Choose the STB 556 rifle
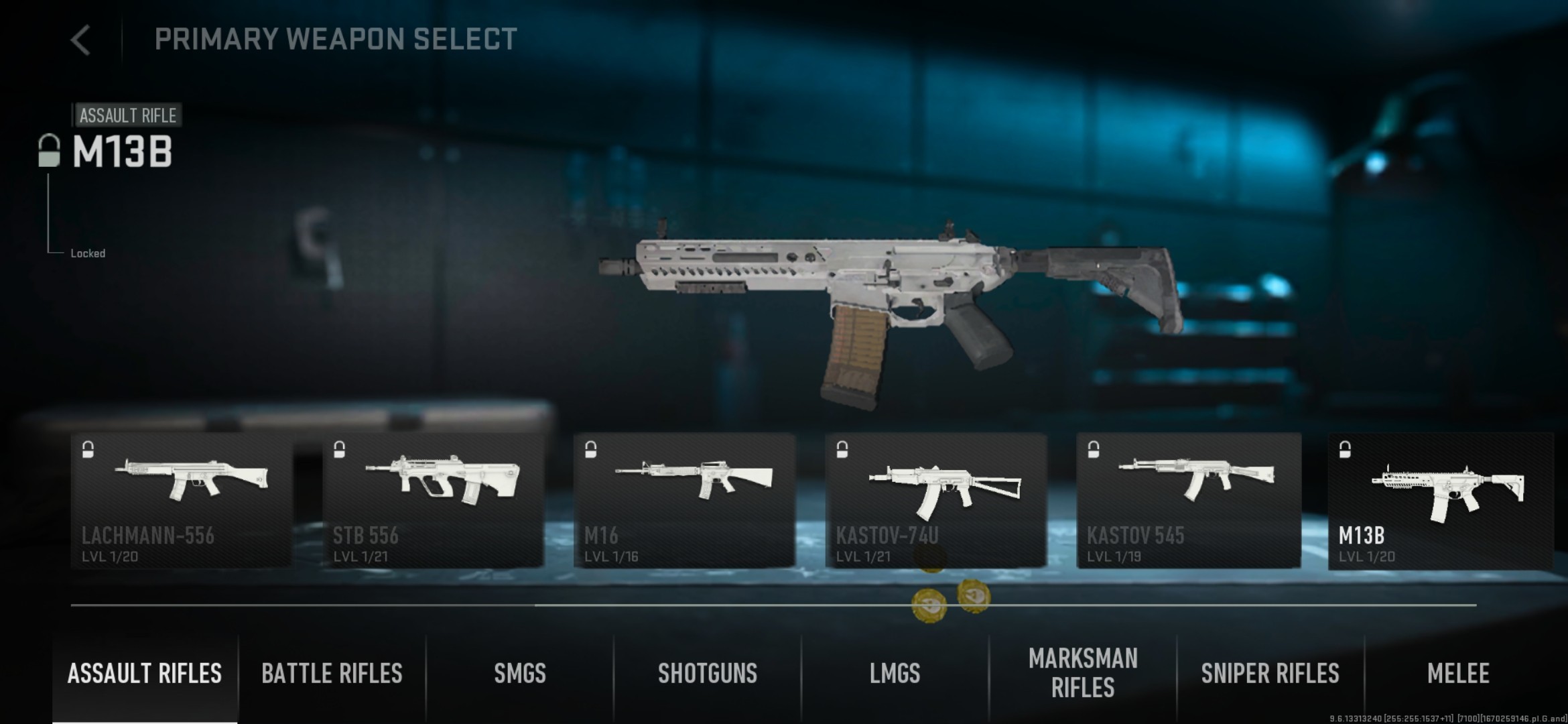This screenshot has width=1568, height=724. [x=433, y=501]
